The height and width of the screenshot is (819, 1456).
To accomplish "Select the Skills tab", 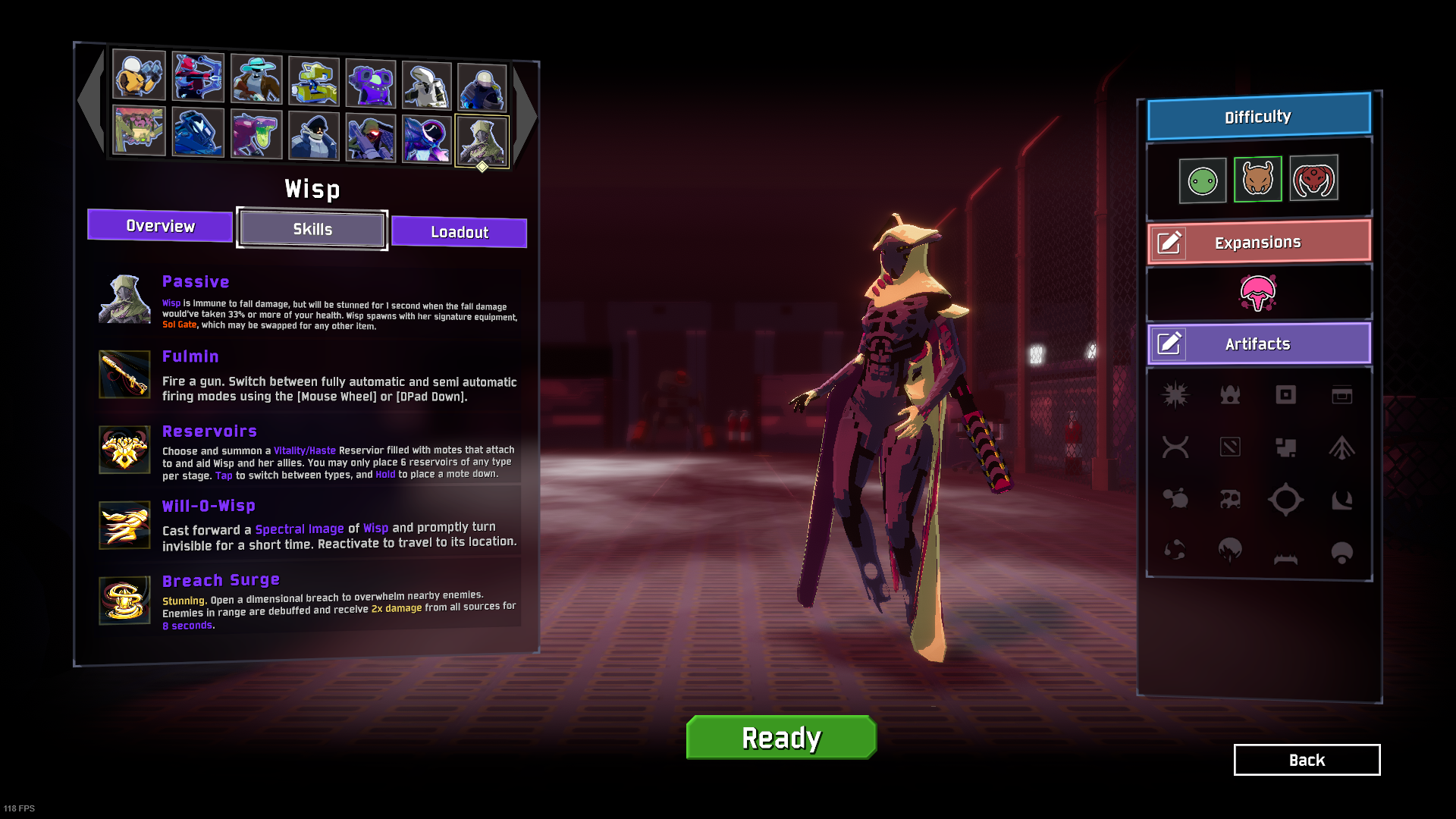I will (x=312, y=229).
